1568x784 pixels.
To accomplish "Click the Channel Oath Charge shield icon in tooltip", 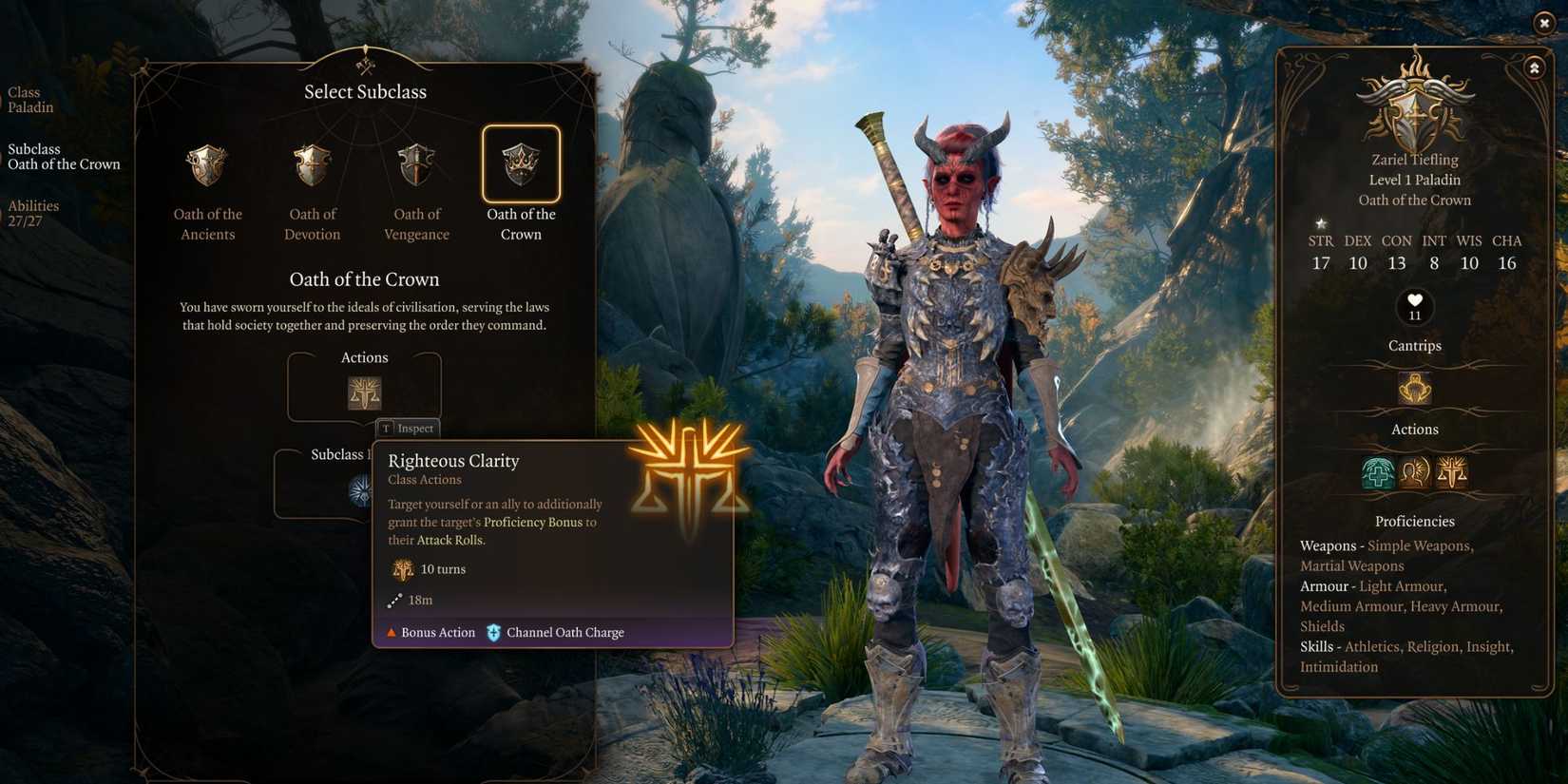I will pos(492,632).
